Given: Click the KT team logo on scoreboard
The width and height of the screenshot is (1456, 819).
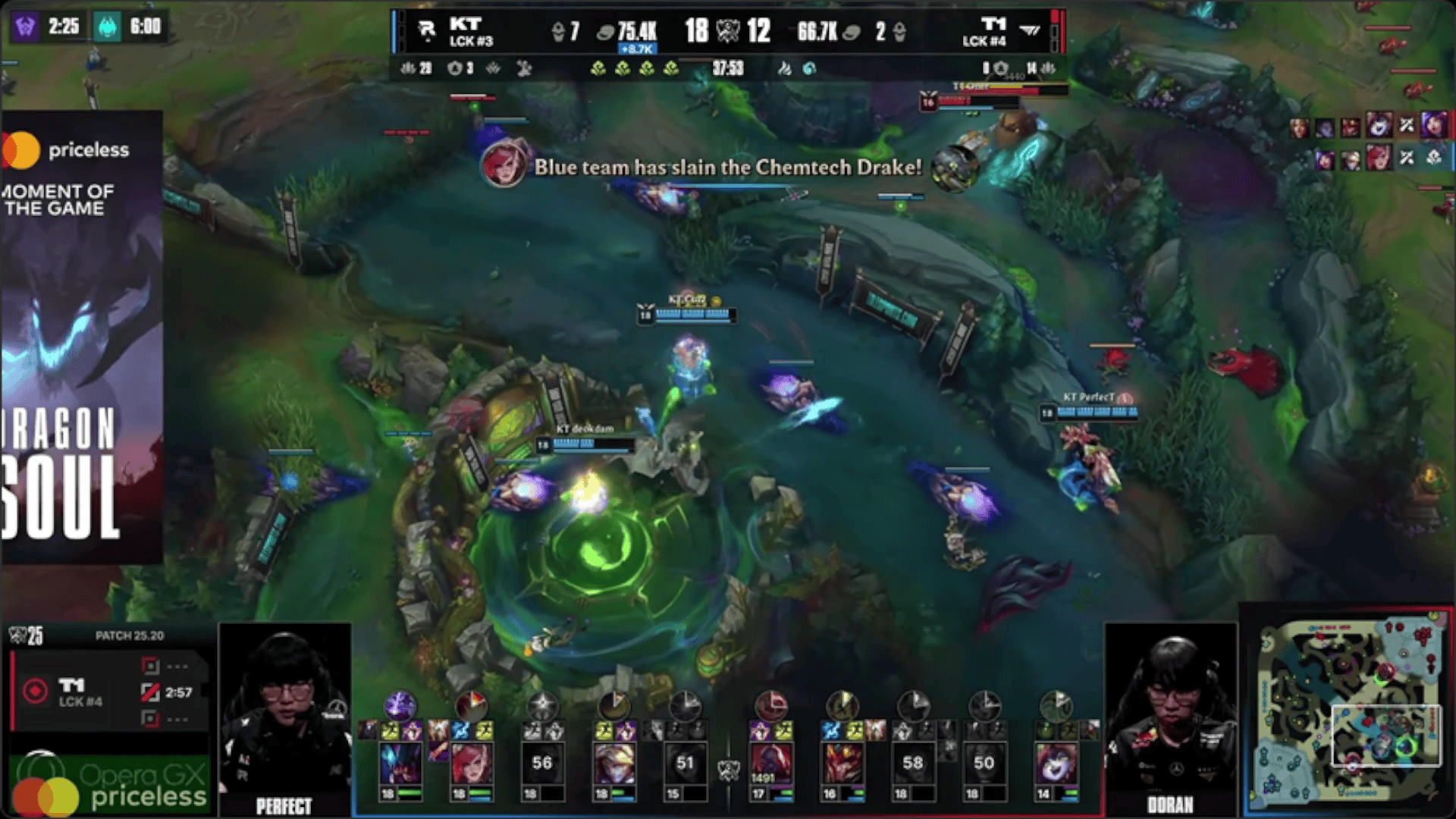Looking at the screenshot, I should 427,30.
